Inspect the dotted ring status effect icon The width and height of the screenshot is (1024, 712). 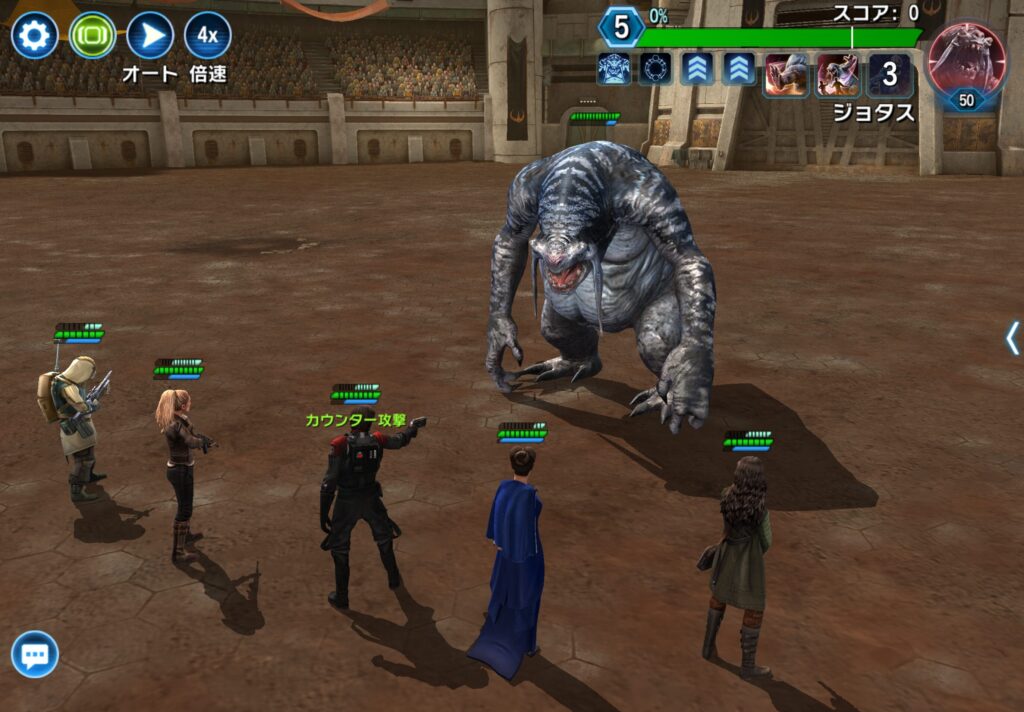[x=655, y=69]
